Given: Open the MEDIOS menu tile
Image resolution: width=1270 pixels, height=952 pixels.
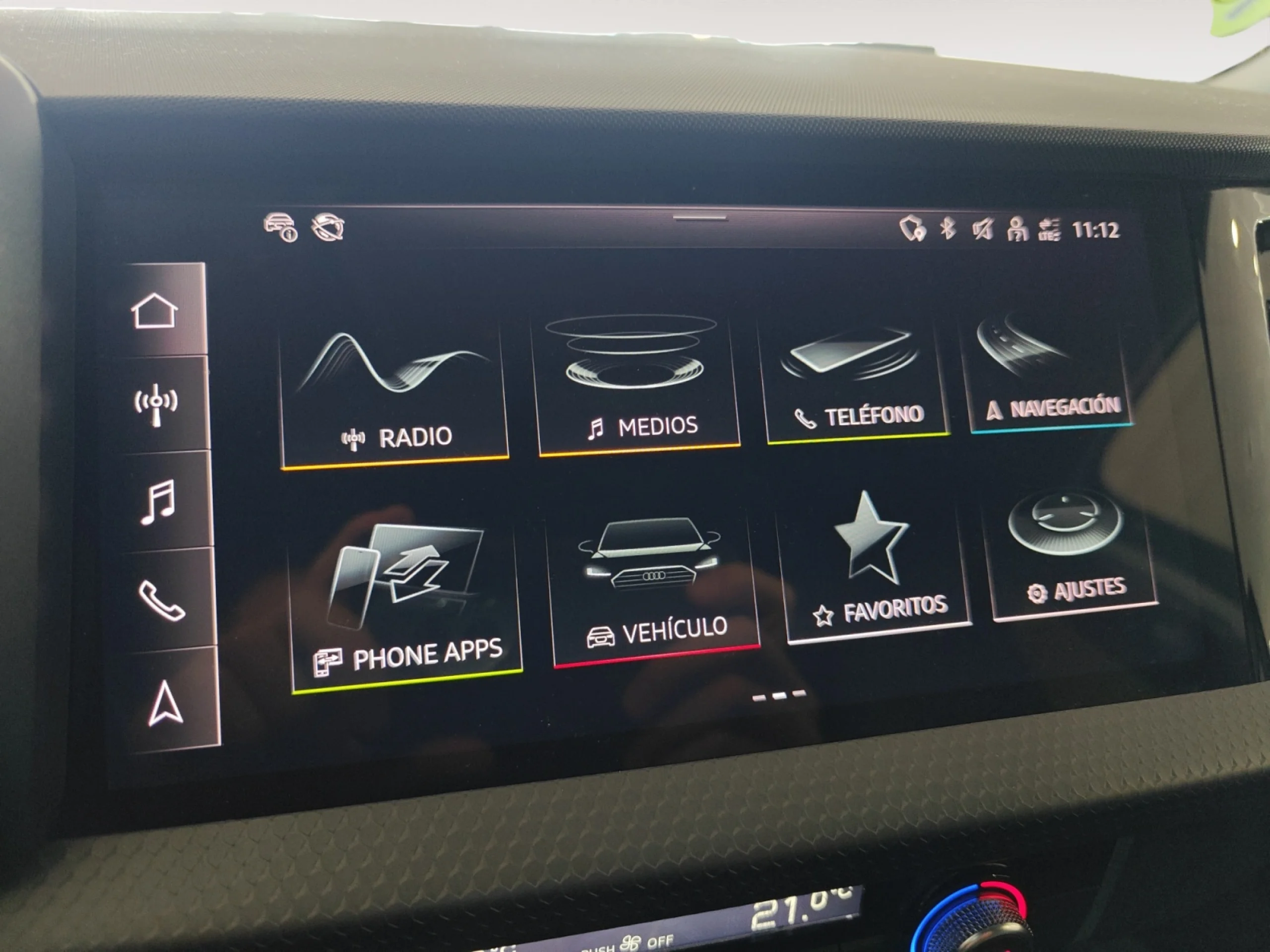Looking at the screenshot, I should (638, 376).
